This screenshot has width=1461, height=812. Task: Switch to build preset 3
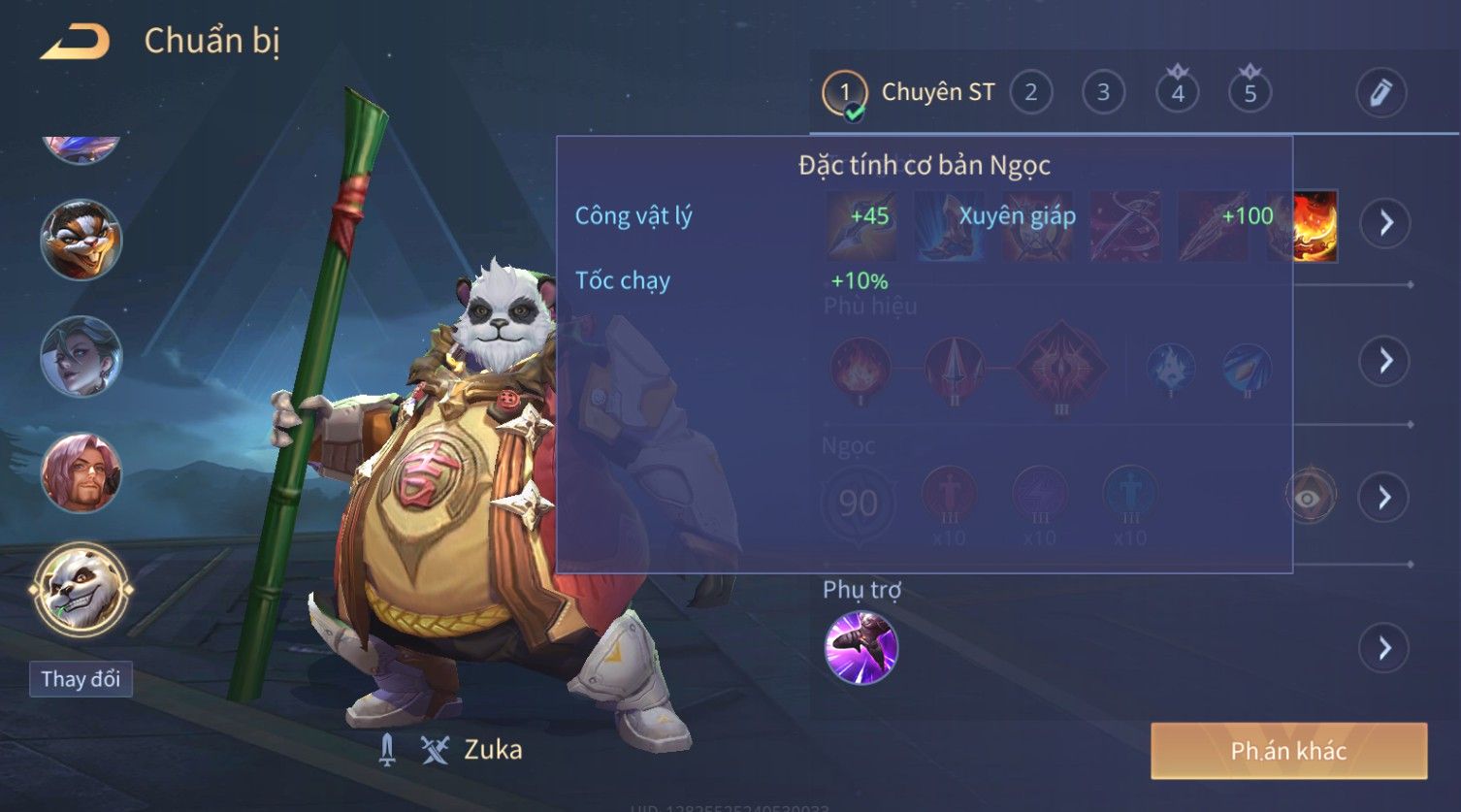click(x=1103, y=93)
